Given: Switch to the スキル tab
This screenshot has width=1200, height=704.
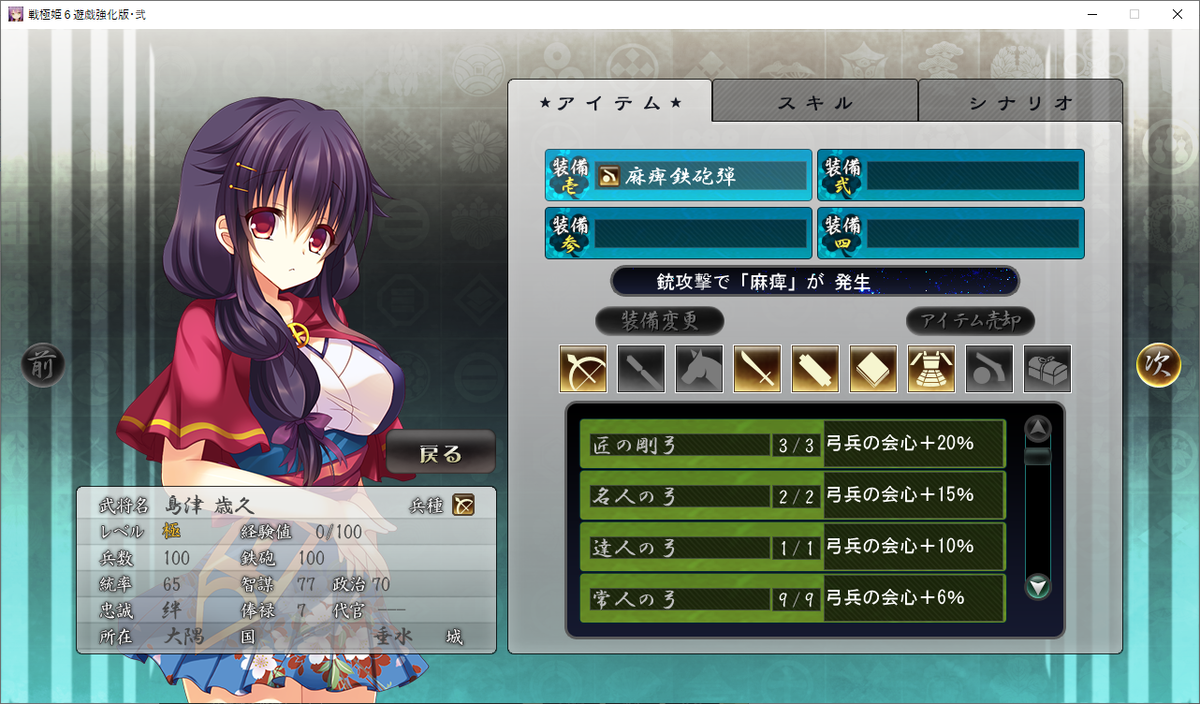Looking at the screenshot, I should (x=815, y=102).
